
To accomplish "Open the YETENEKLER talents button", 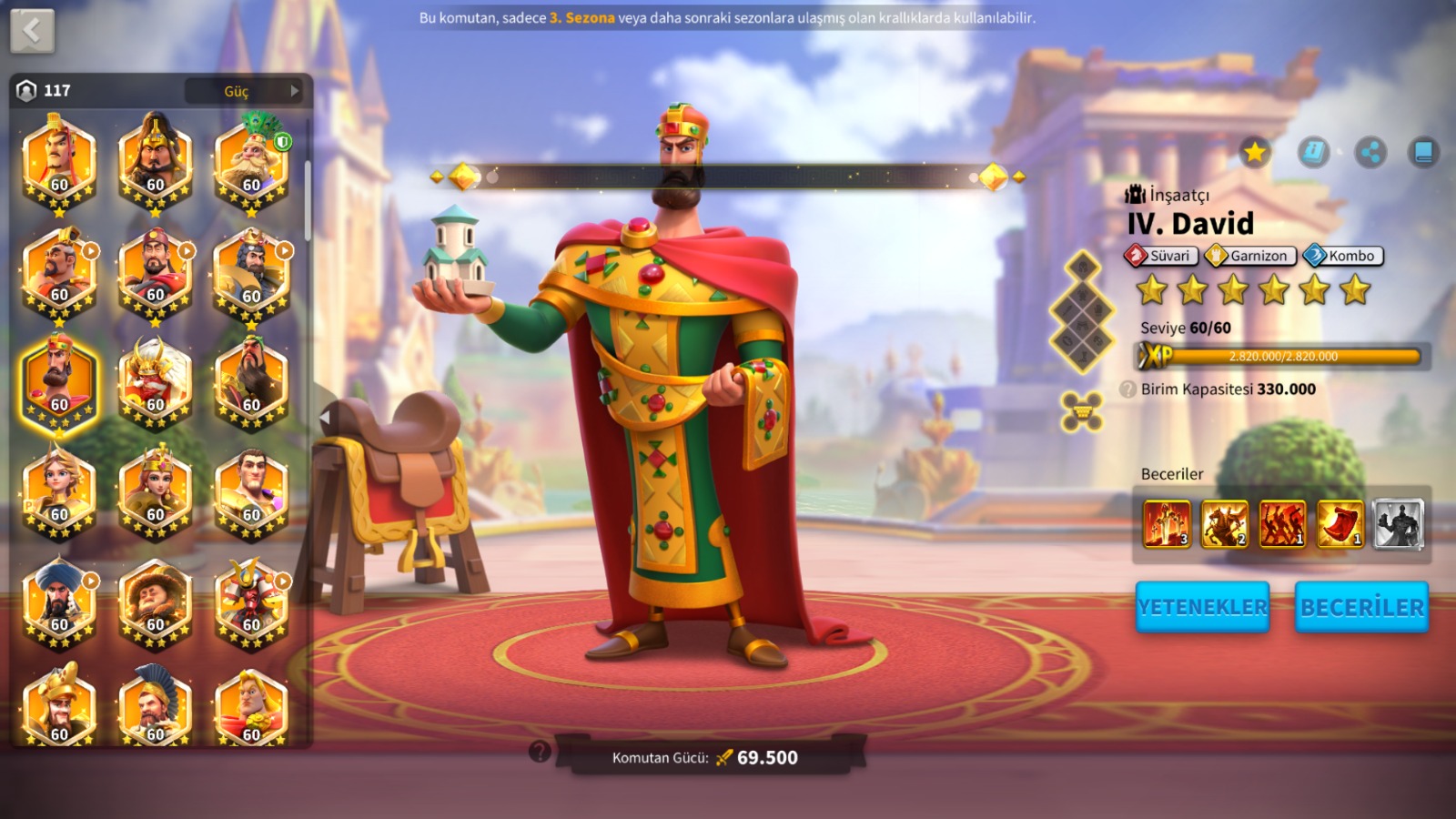I will tap(1202, 607).
